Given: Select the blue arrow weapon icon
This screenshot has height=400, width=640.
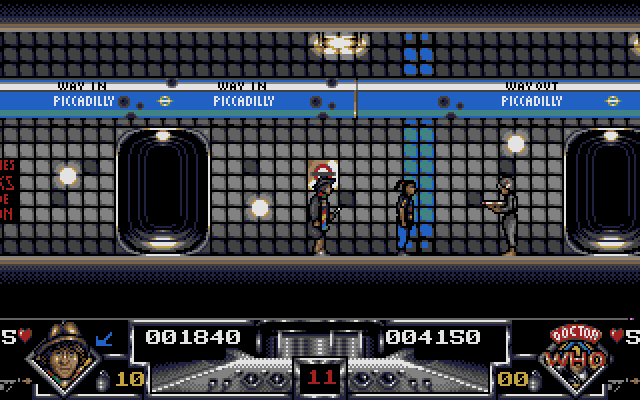Looking at the screenshot, I should 106,340.
